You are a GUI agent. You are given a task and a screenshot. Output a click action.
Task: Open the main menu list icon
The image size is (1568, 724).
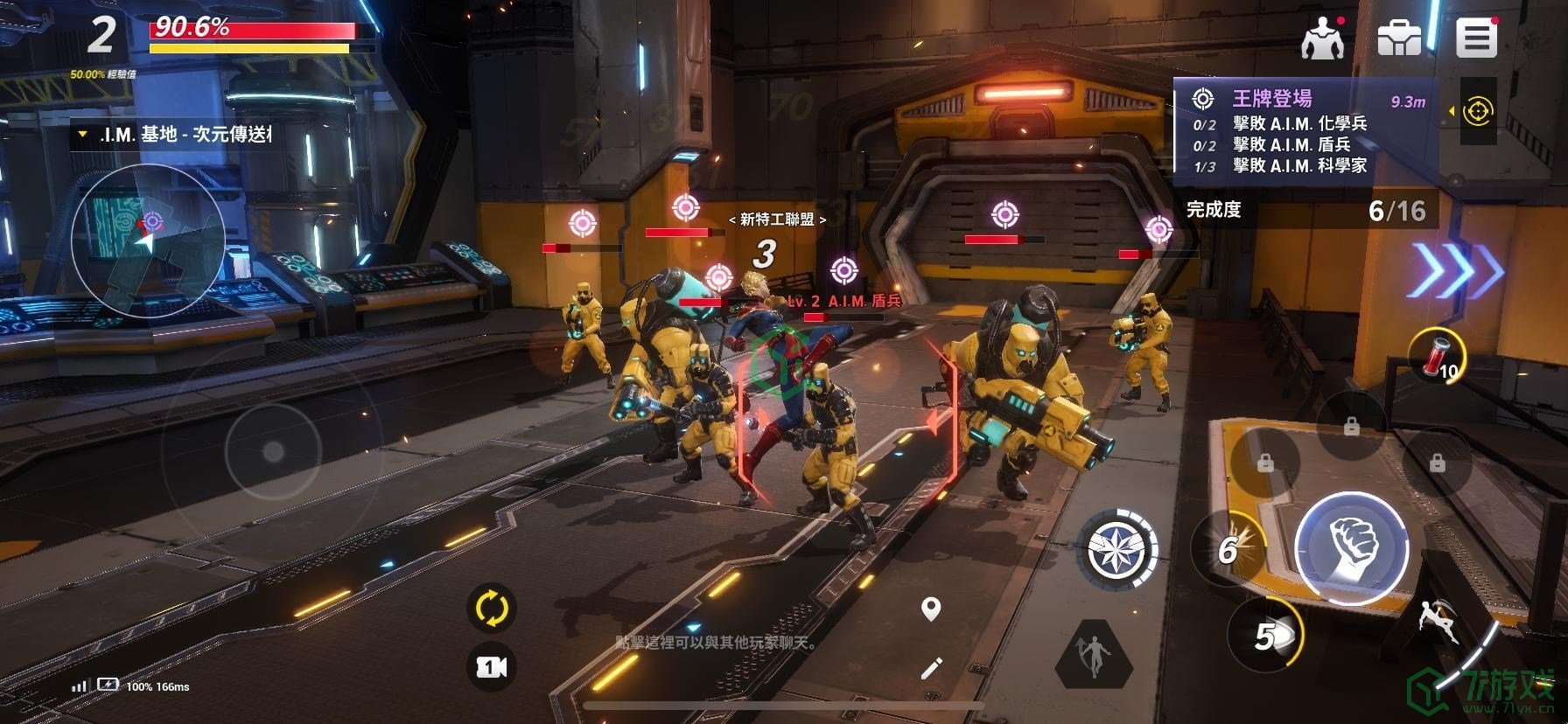point(1476,39)
